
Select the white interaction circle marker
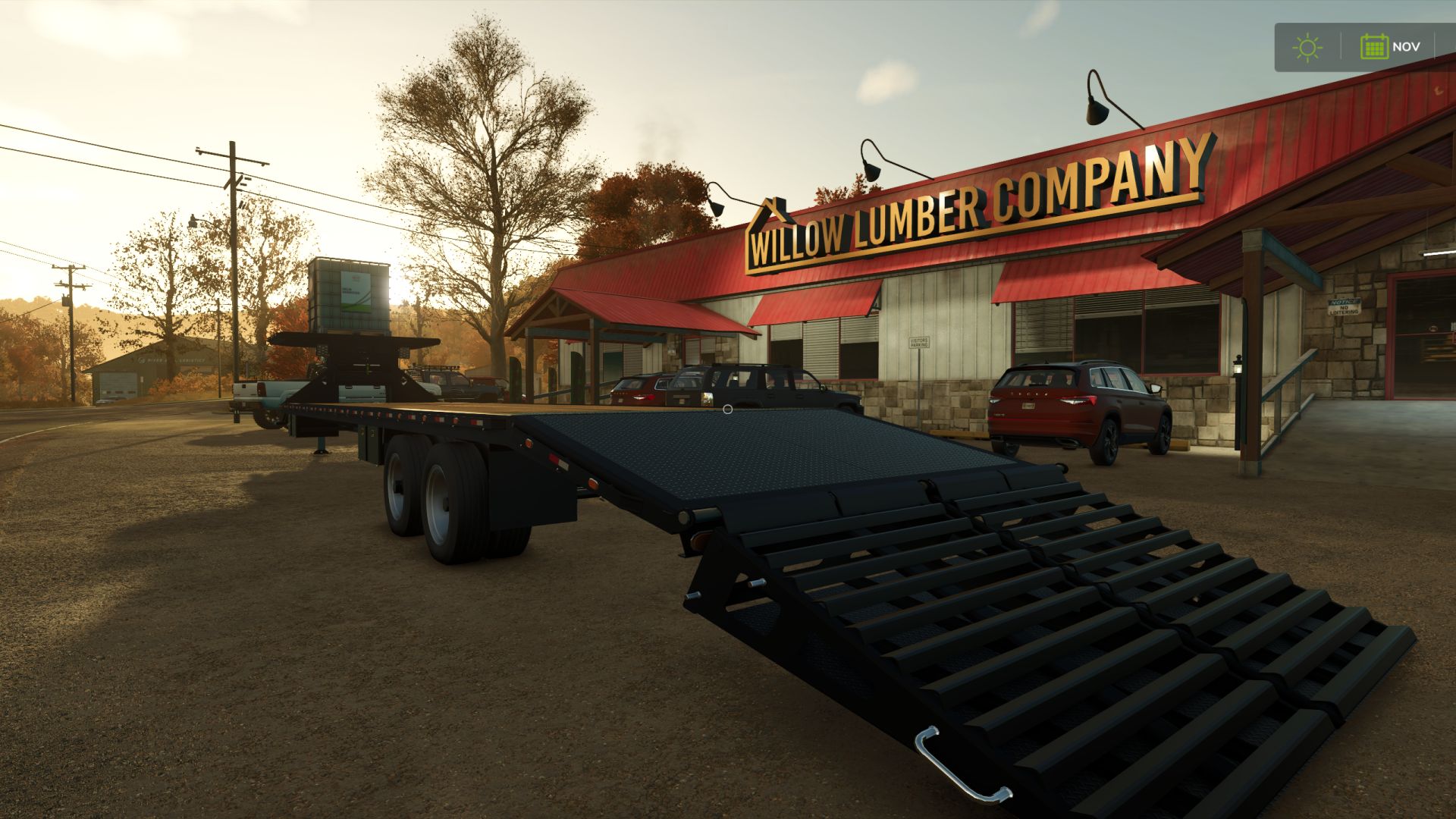pyautogui.click(x=728, y=407)
